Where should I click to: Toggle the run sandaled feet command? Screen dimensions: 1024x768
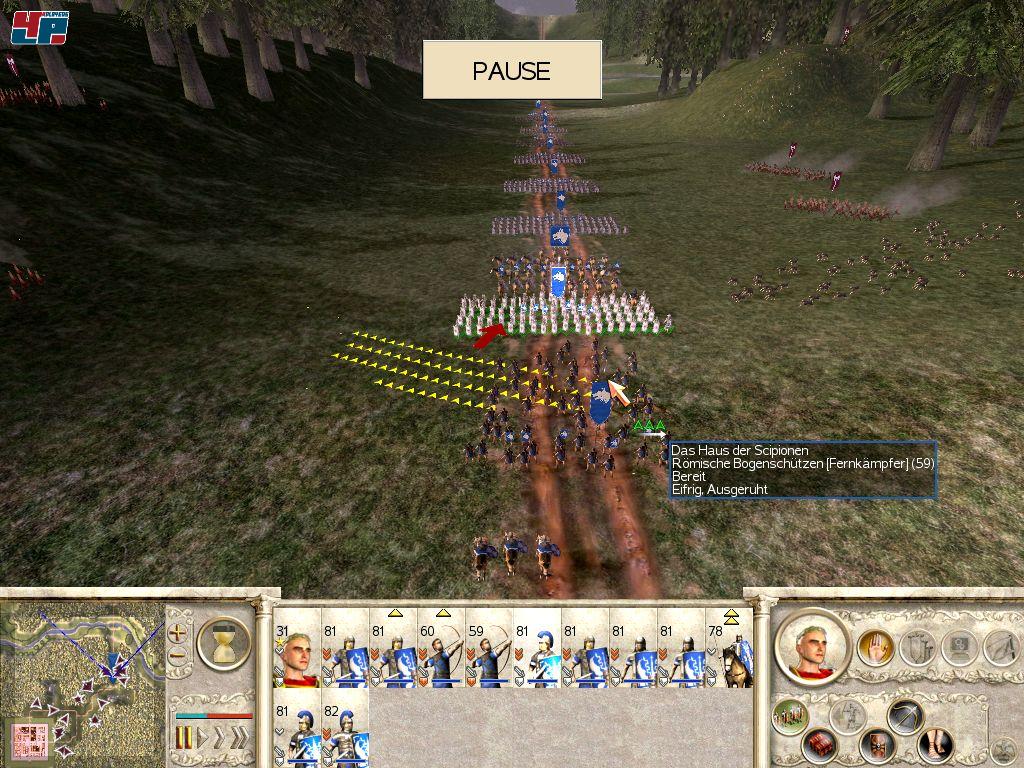coord(935,746)
